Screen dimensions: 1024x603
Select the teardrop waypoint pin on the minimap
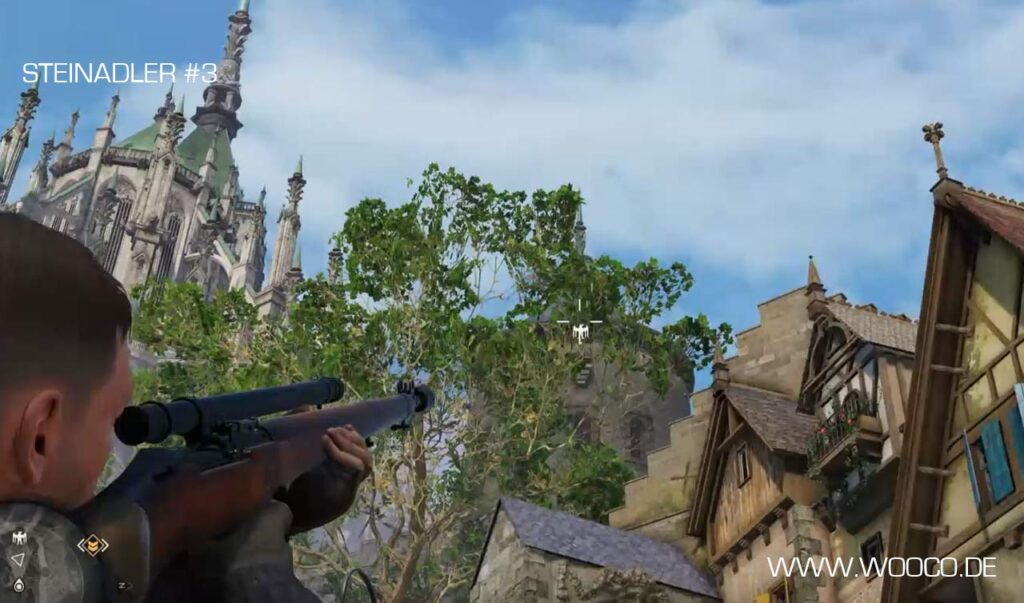pos(19,585)
